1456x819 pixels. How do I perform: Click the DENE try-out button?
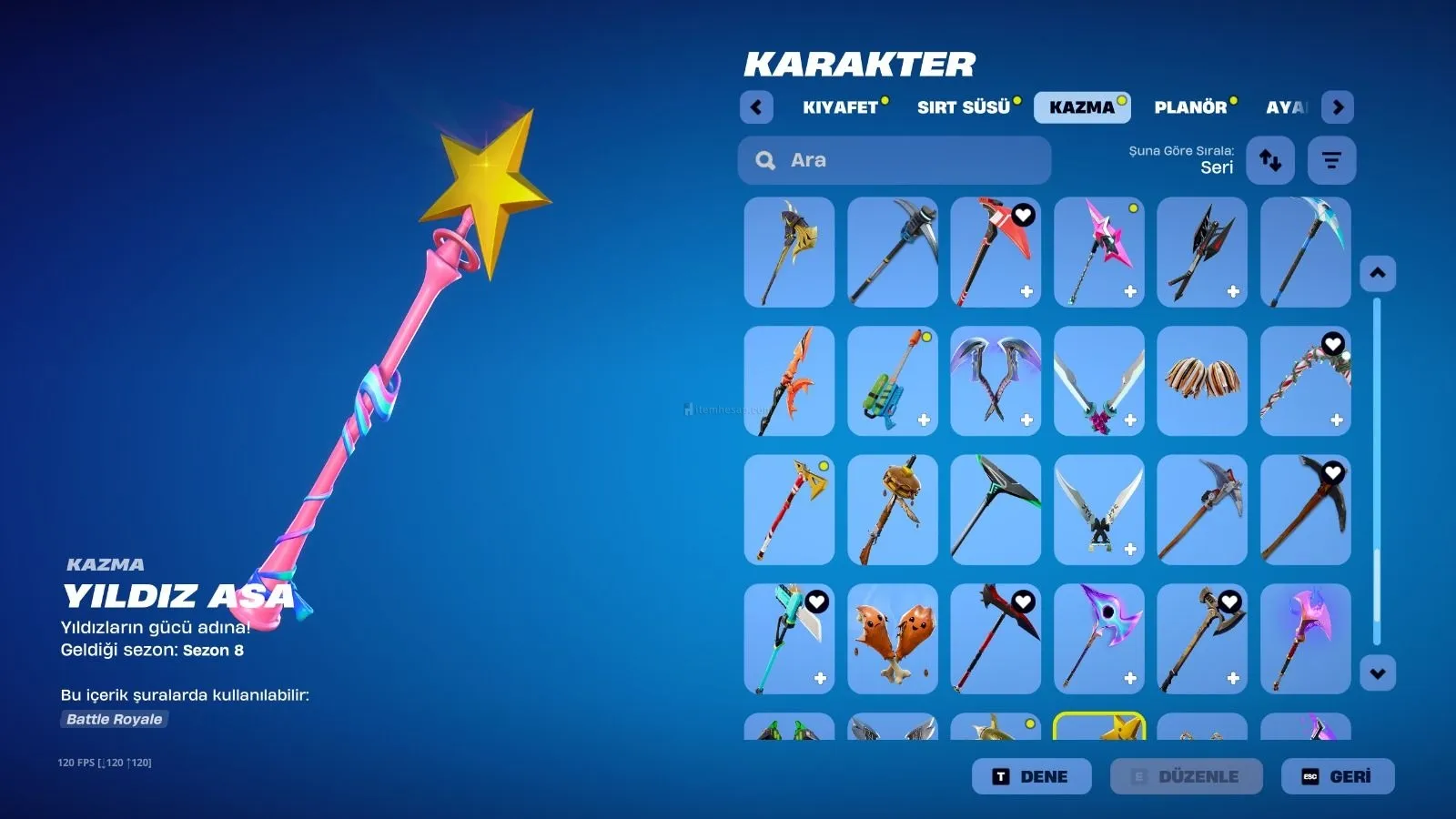tap(1031, 776)
